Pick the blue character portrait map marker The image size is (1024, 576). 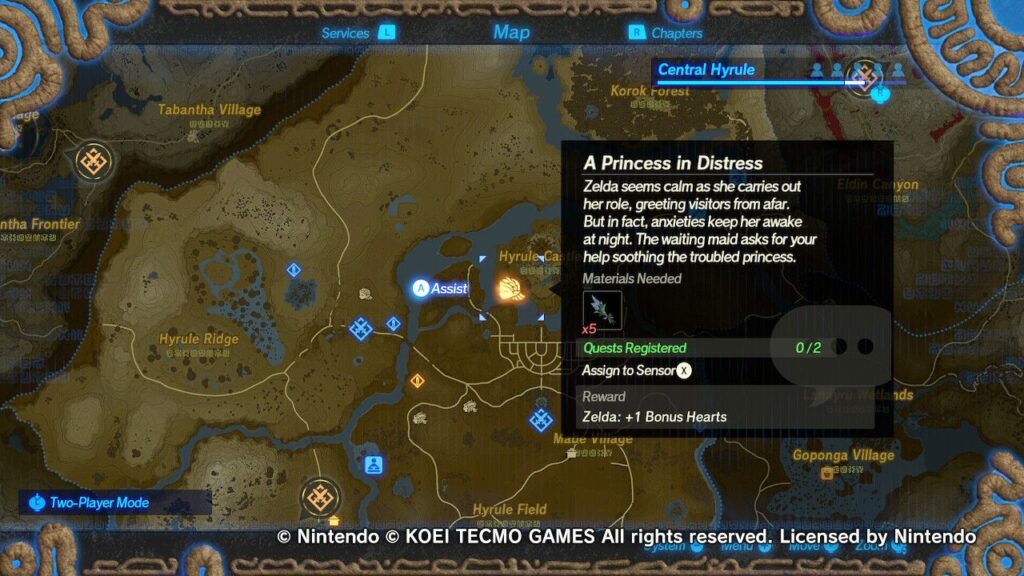pyautogui.click(x=373, y=464)
